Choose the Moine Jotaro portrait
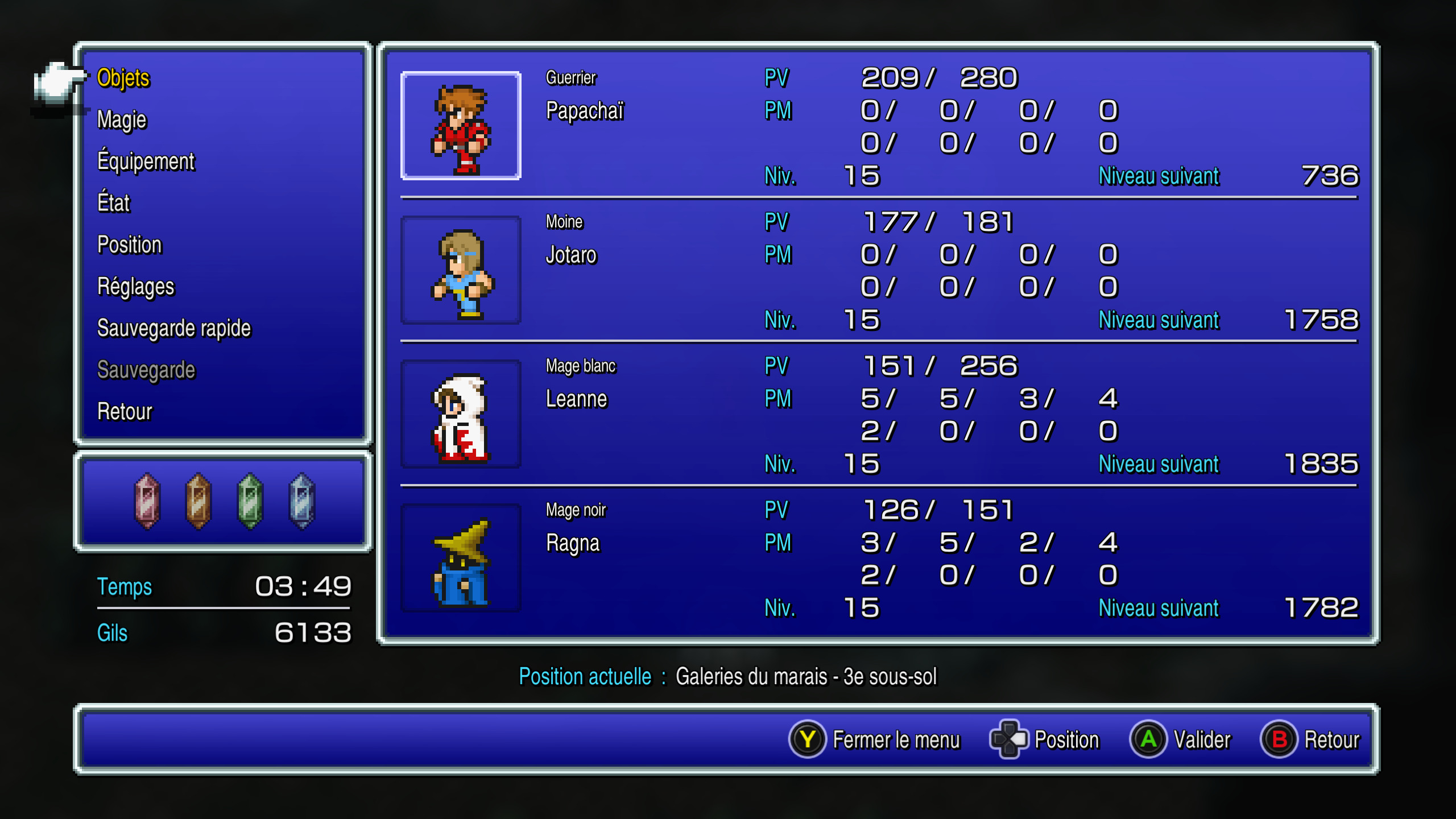This screenshot has height=819, width=1456. pos(461,270)
